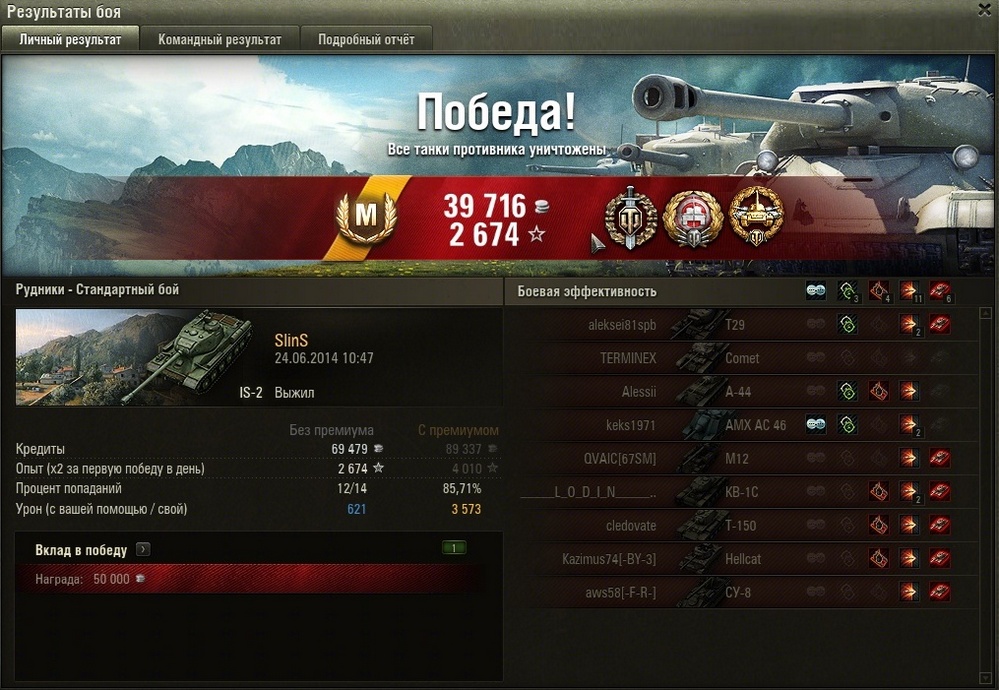Choose the cledovate T-150 row
This screenshot has height=690, width=999.
pos(740,526)
